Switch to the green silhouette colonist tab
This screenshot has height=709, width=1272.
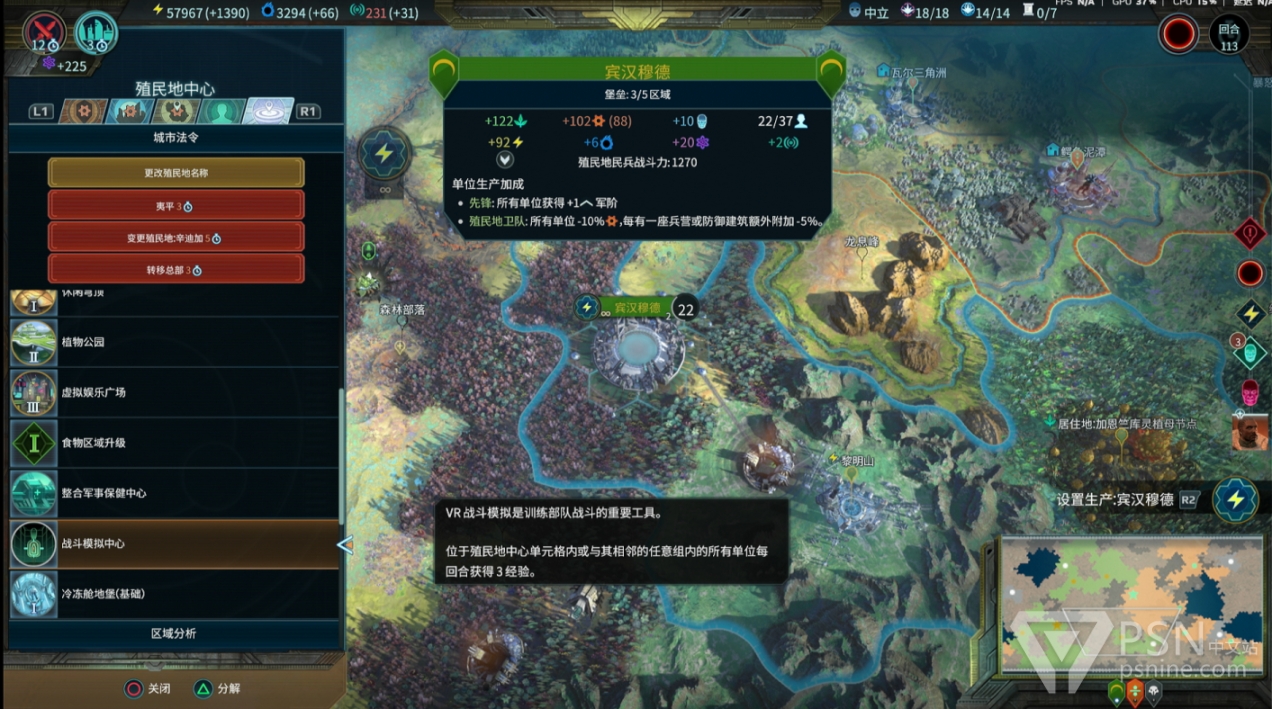click(x=224, y=111)
